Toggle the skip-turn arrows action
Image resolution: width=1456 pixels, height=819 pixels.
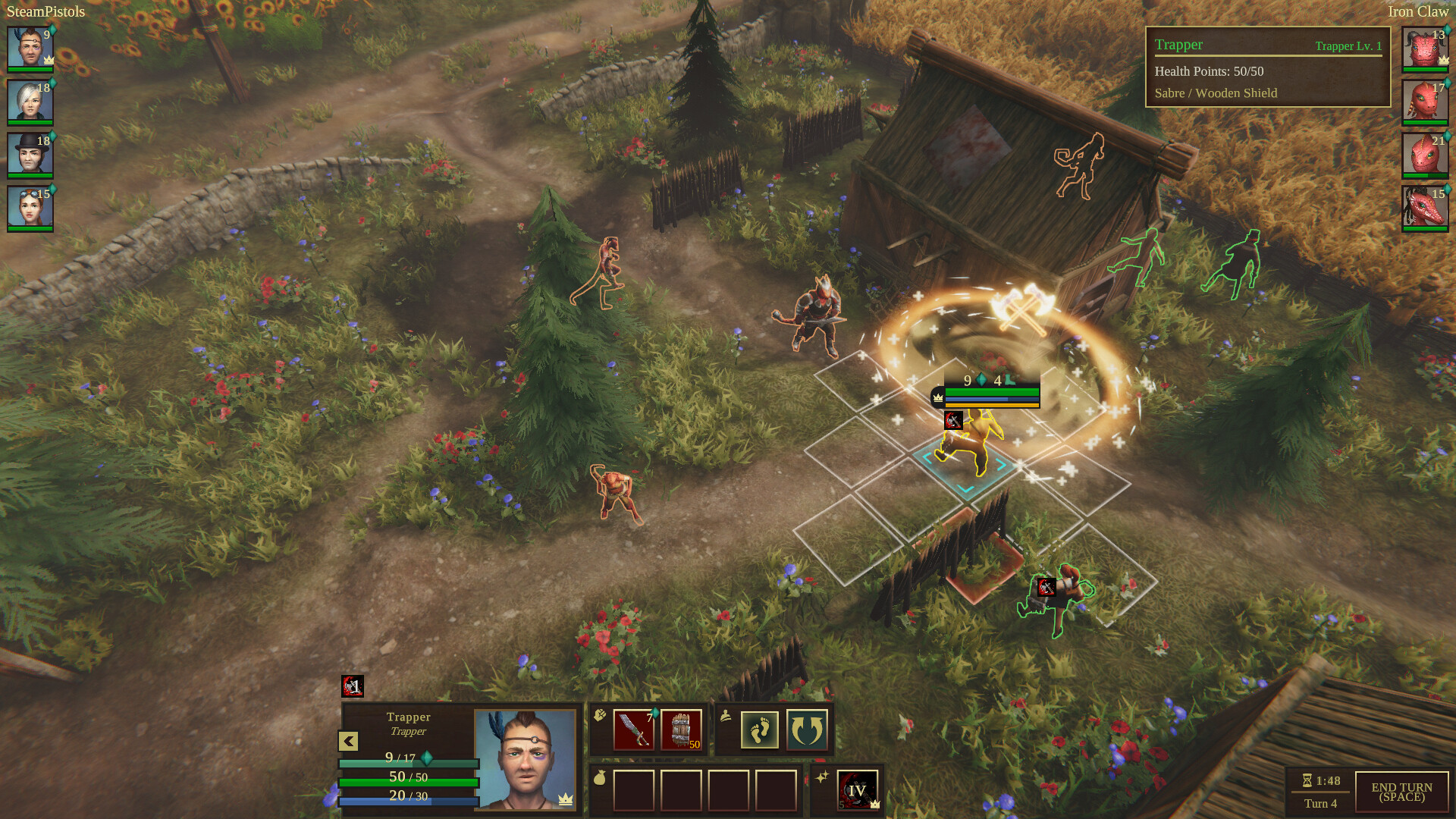[x=805, y=730]
